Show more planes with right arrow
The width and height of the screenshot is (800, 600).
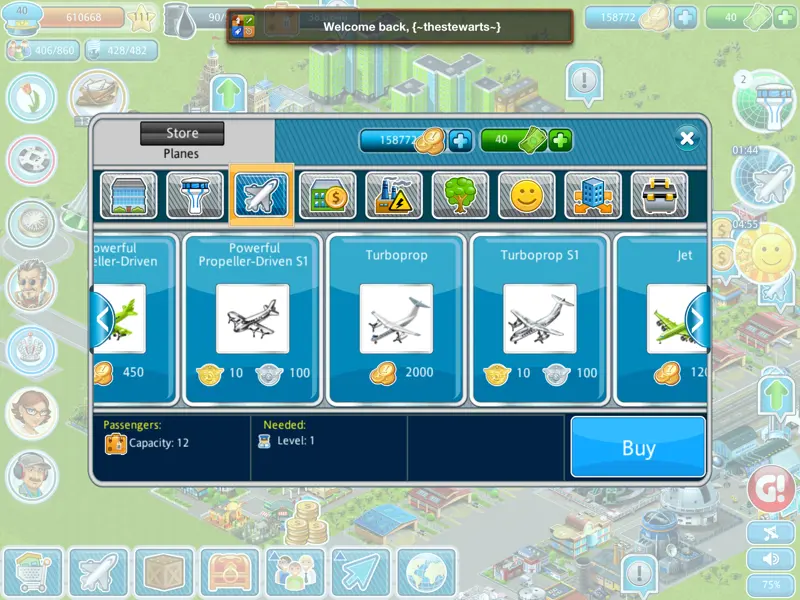(697, 320)
